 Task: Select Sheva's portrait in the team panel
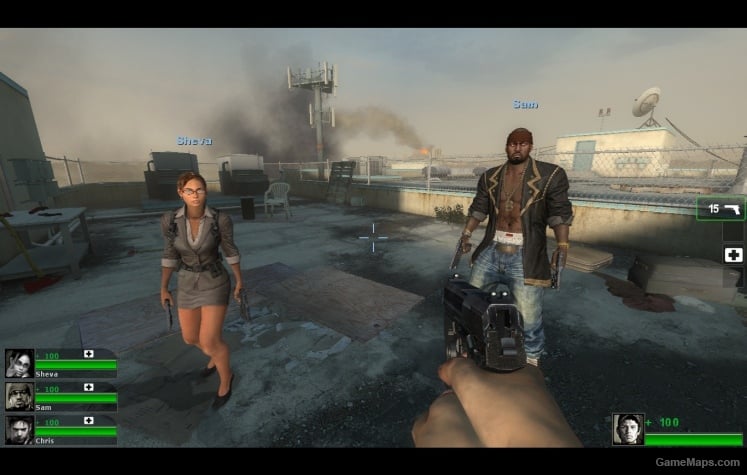point(19,363)
